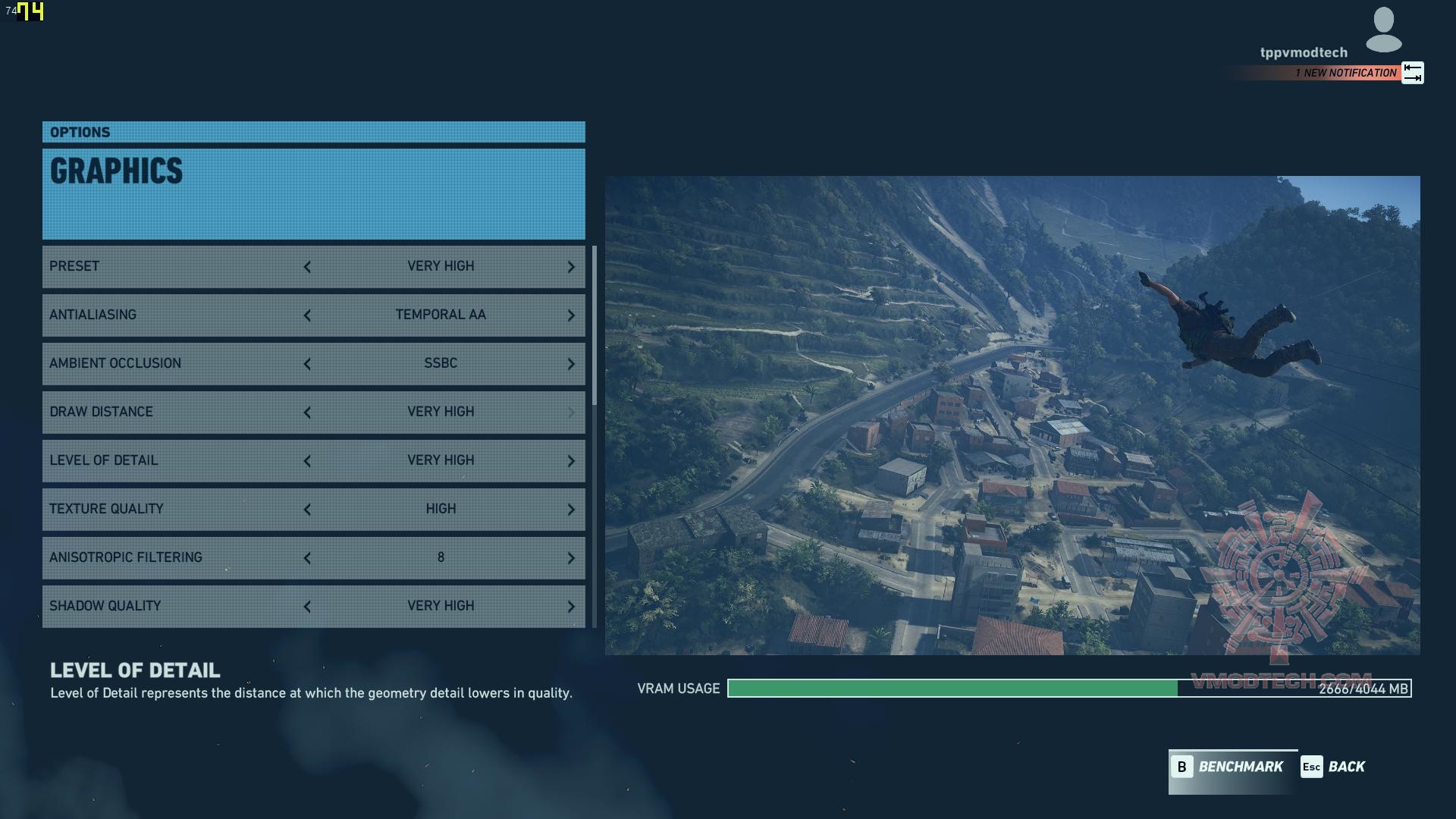Reduce Anisotropic Filtering with the left arrow
The height and width of the screenshot is (819, 1456).
pyautogui.click(x=307, y=558)
